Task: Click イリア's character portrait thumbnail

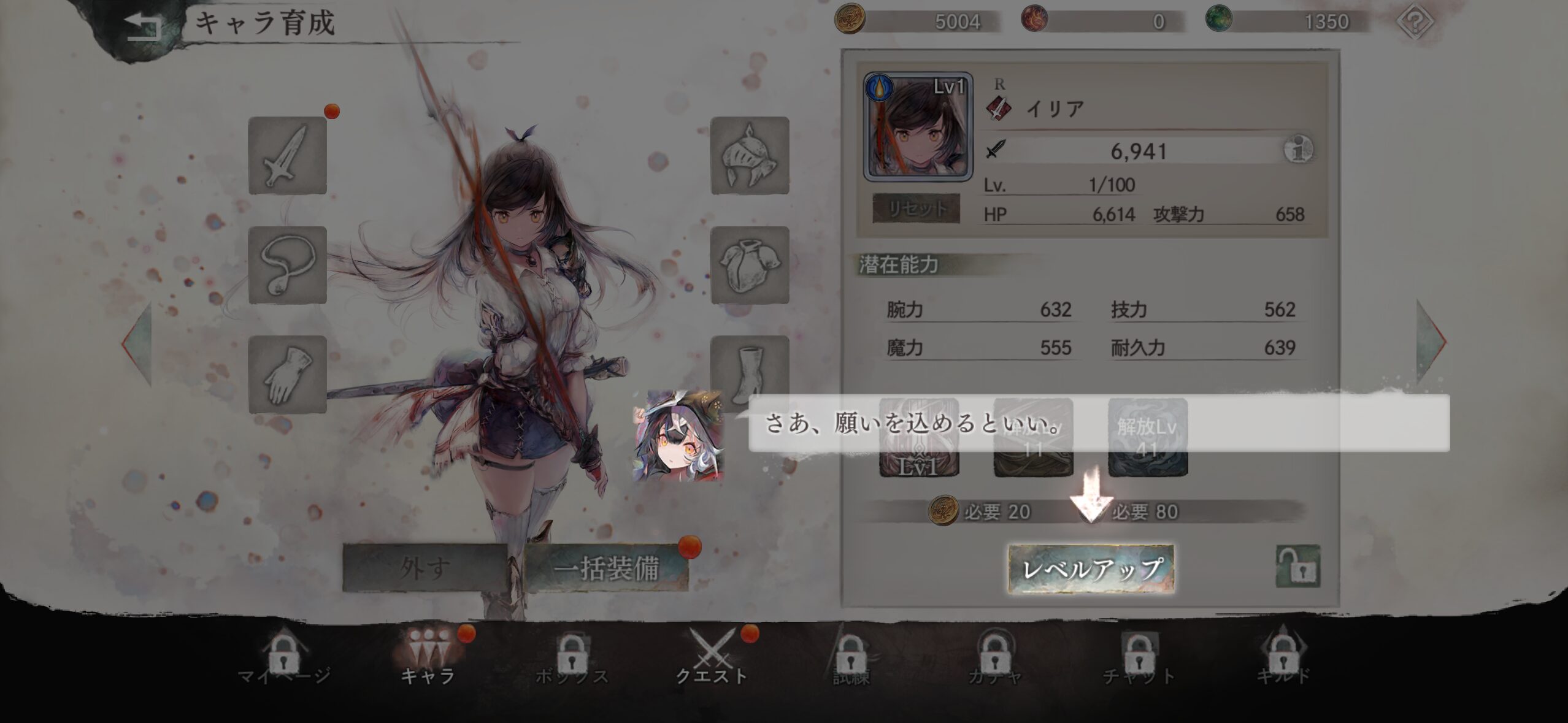Action: tap(918, 128)
